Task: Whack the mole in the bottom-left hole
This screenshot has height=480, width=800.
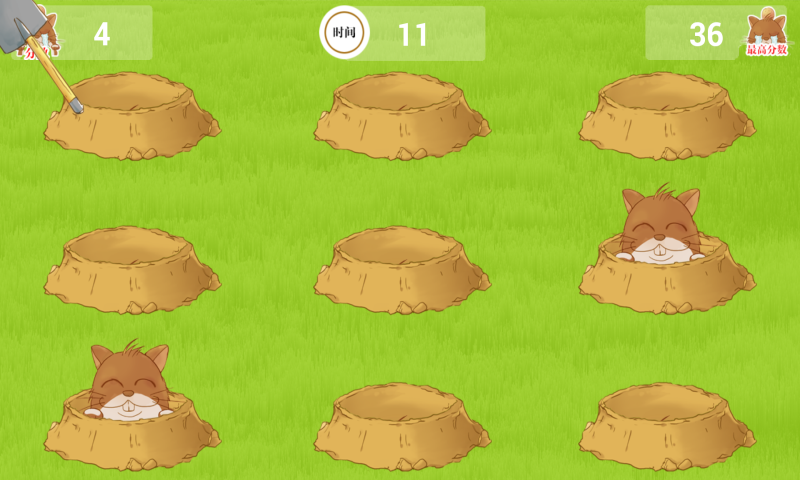Action: click(130, 383)
